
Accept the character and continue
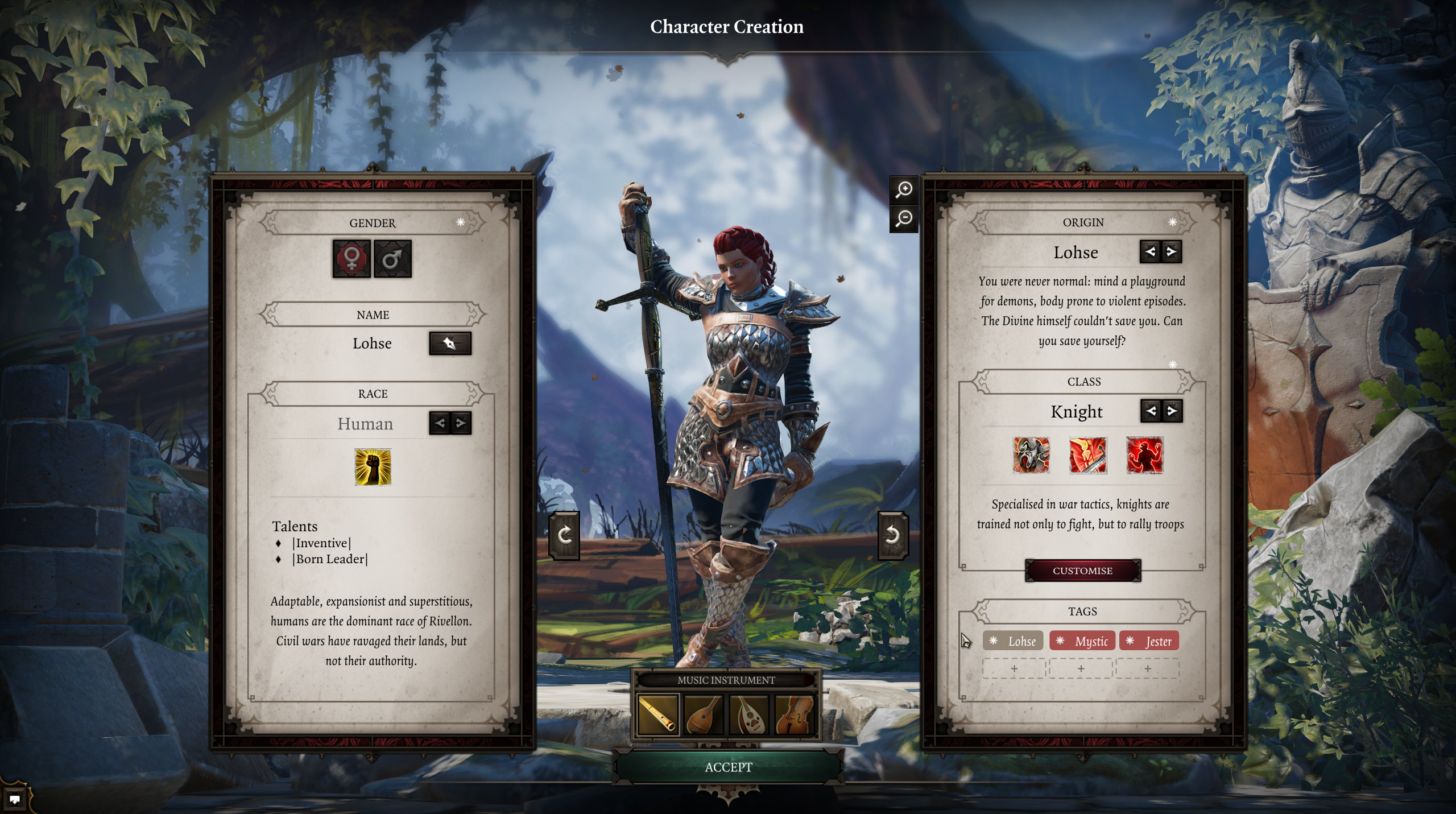728,767
